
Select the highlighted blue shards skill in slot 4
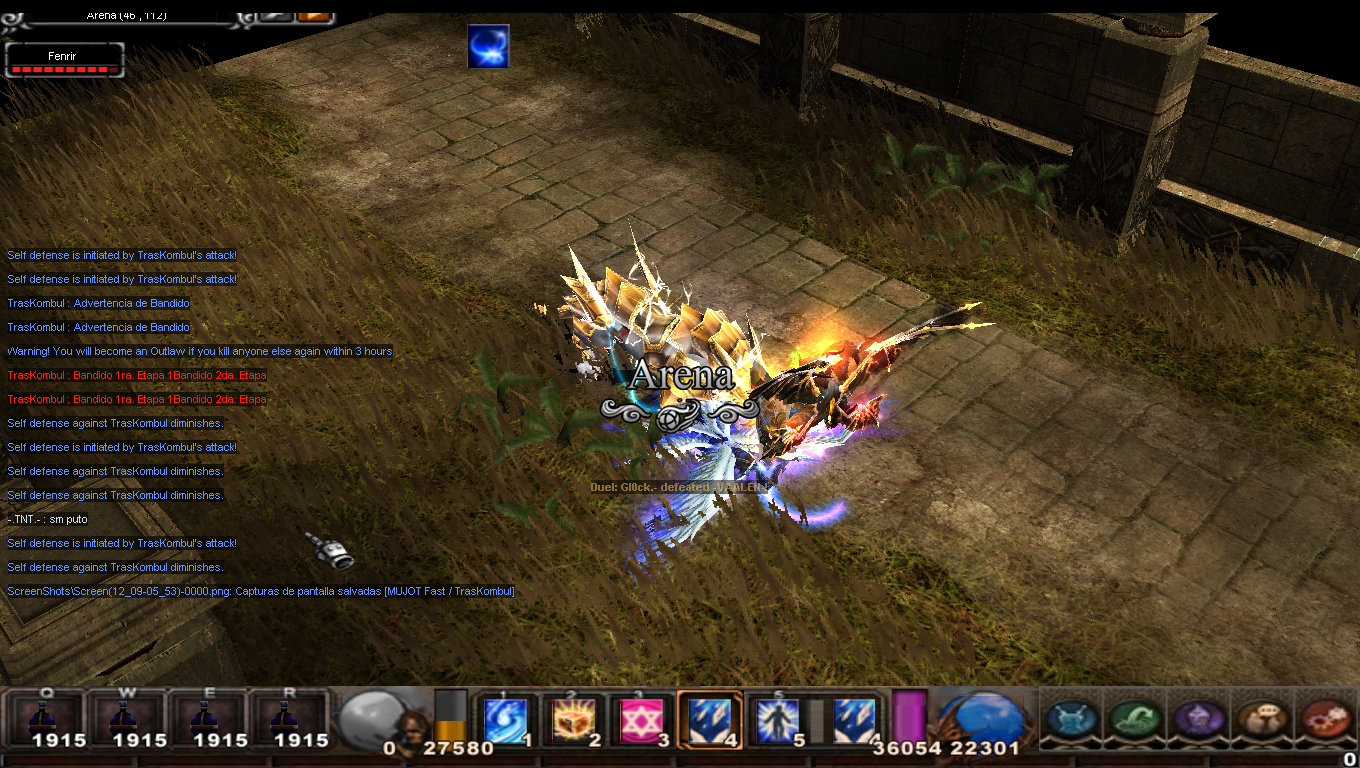pyautogui.click(x=709, y=720)
